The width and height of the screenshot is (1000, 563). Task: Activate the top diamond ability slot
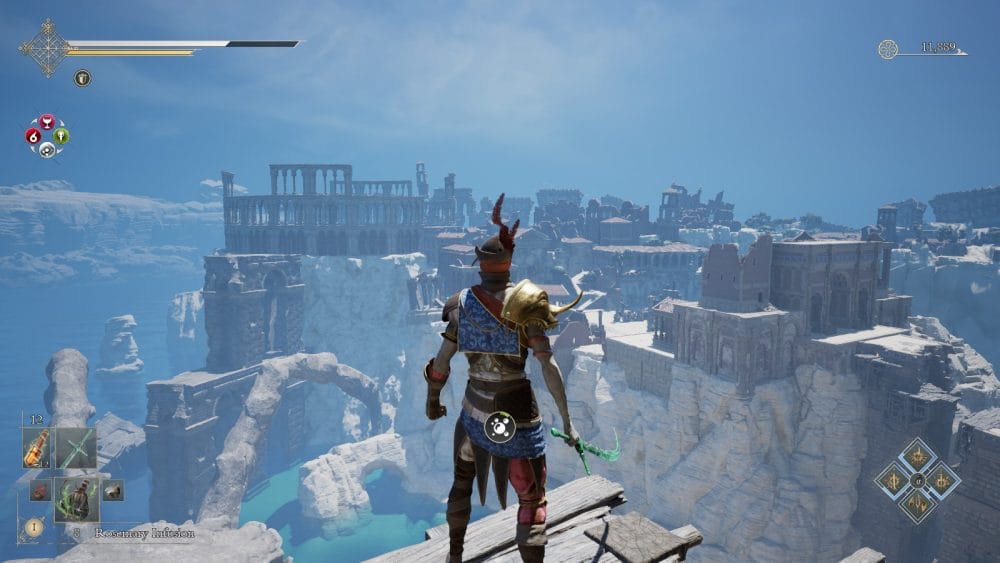click(x=917, y=457)
